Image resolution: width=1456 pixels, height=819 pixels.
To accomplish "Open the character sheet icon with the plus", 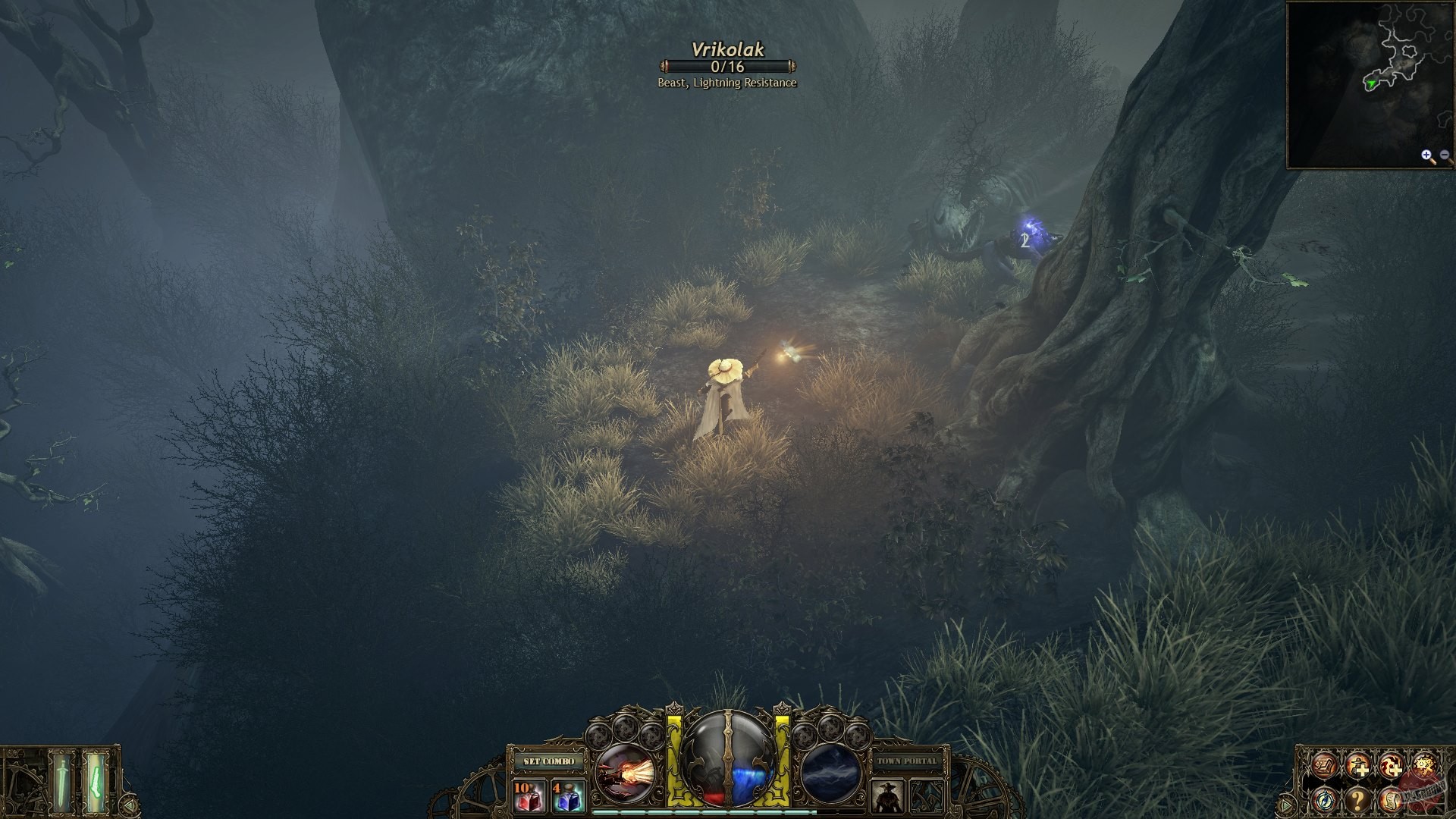I will click(x=1358, y=766).
